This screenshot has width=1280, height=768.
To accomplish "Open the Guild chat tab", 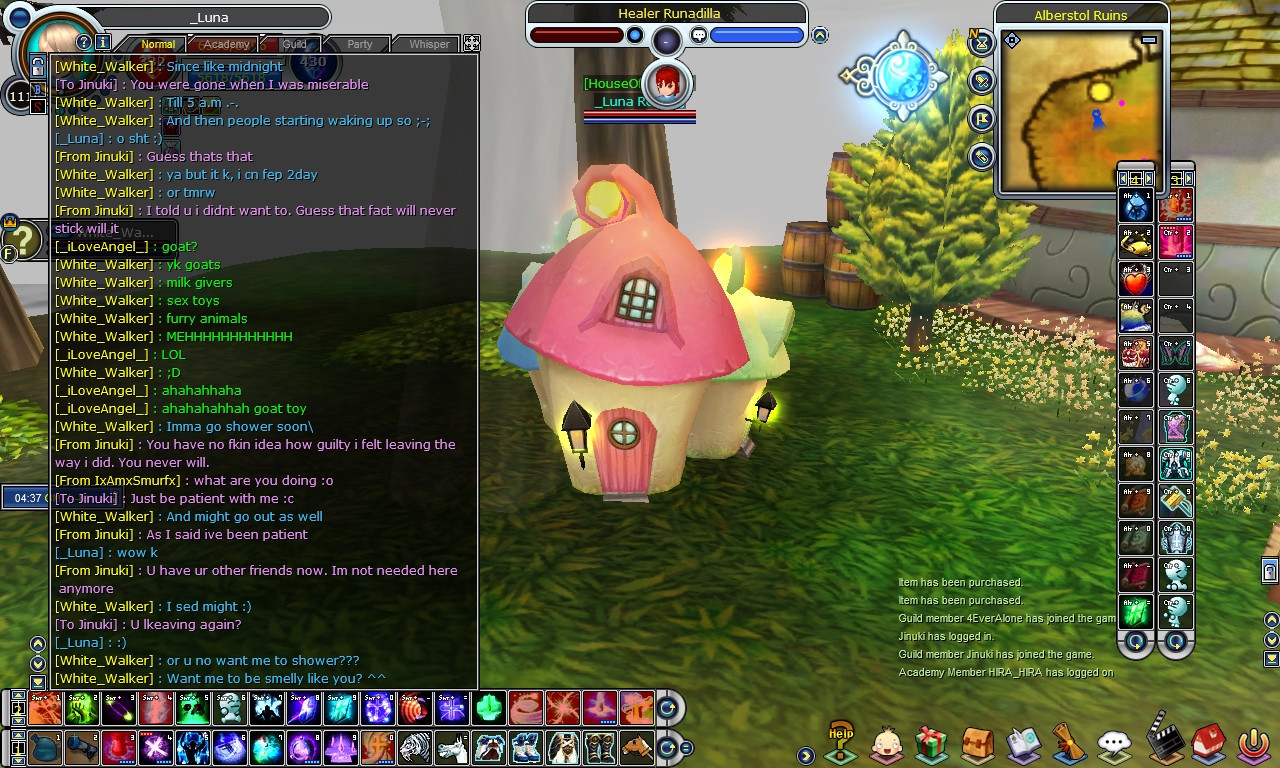I will pos(294,44).
